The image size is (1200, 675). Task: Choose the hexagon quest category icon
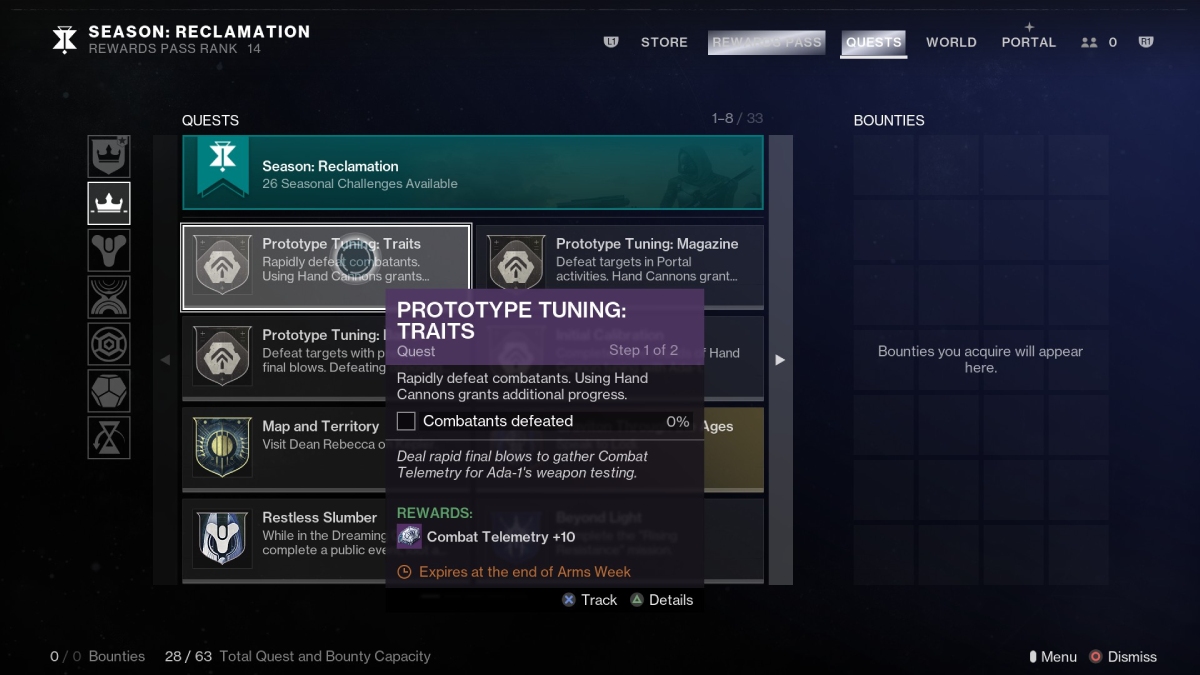108,344
